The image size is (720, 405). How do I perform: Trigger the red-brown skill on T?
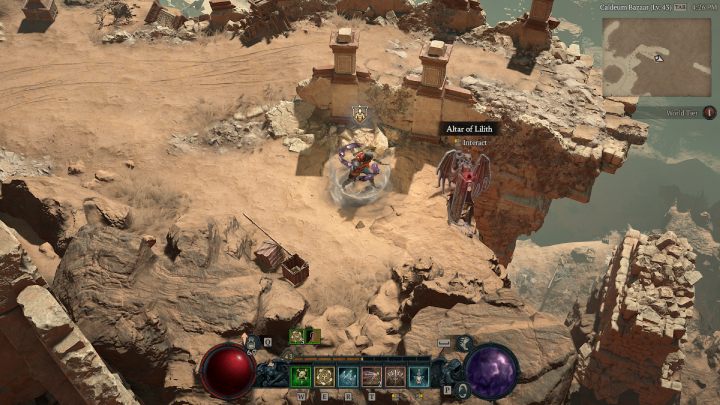coord(372,376)
